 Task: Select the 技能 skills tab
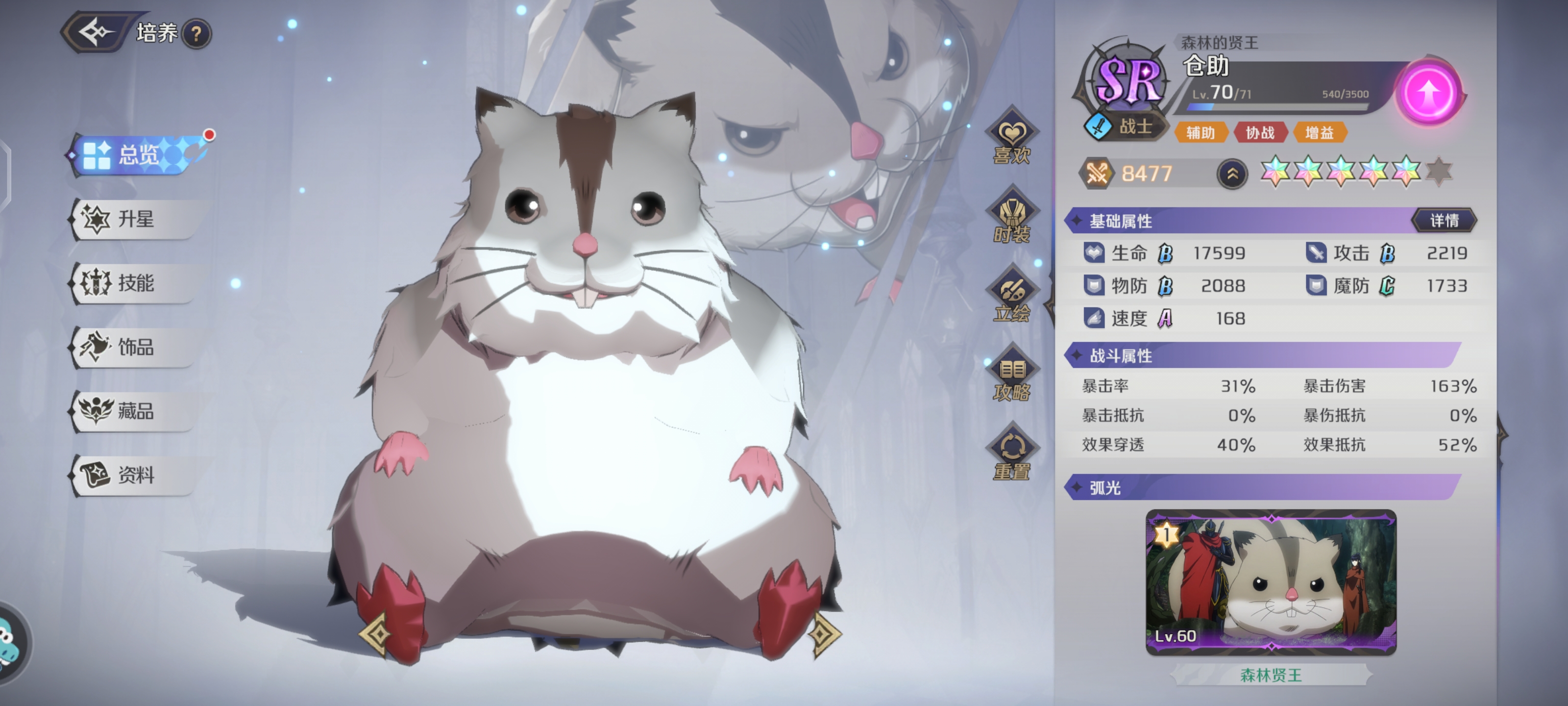135,283
